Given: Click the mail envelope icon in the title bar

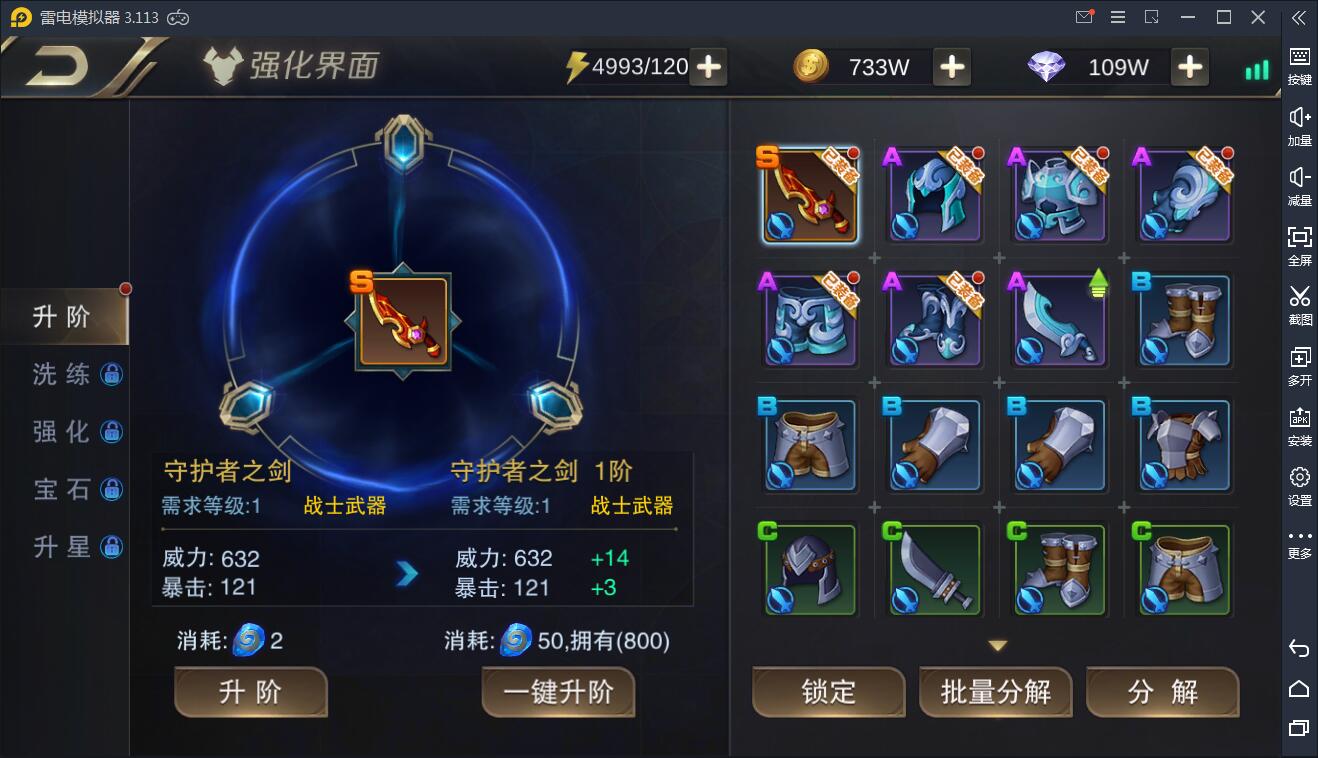Looking at the screenshot, I should click(x=1084, y=16).
